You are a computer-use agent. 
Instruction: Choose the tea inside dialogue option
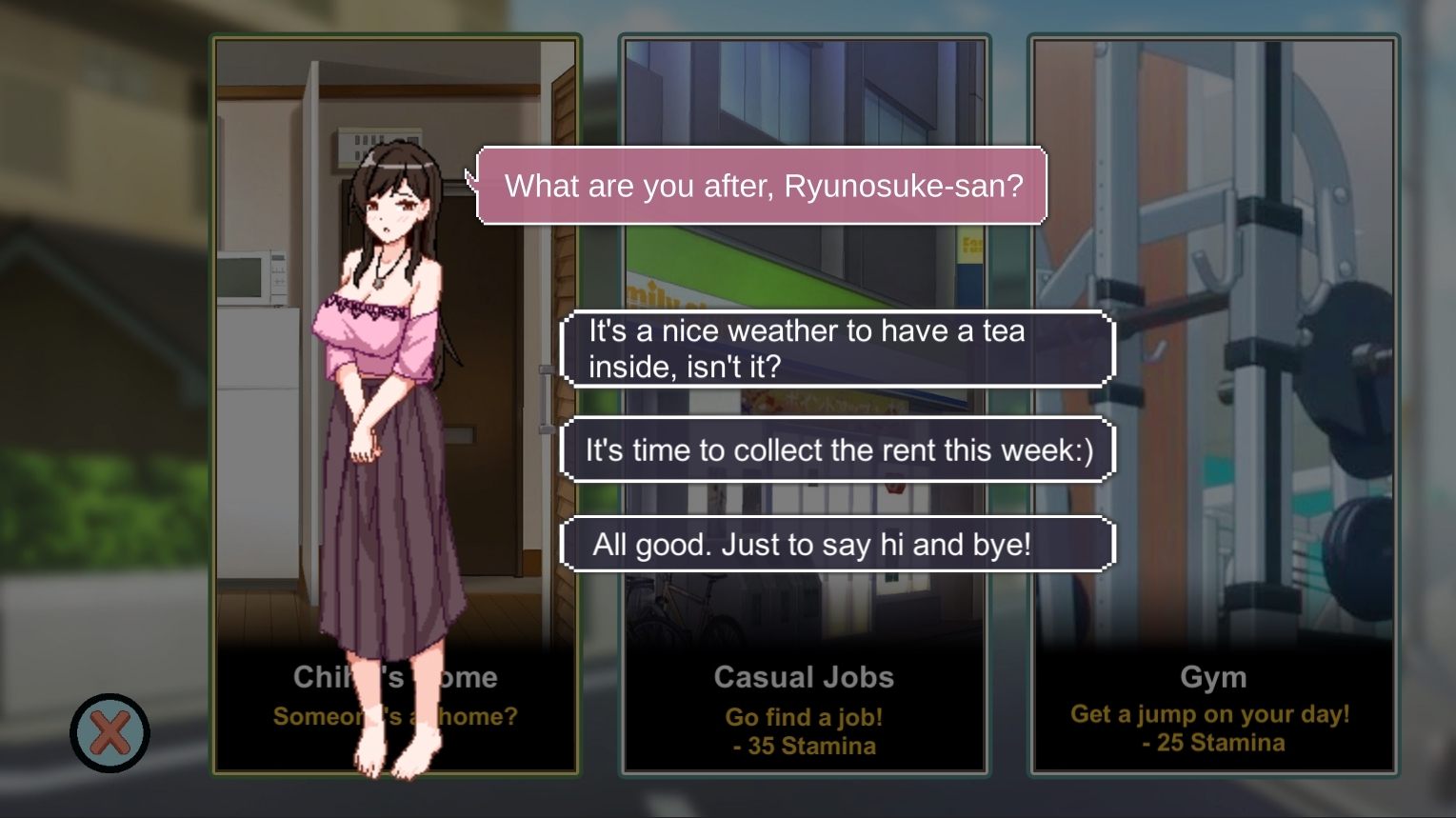[x=837, y=349]
